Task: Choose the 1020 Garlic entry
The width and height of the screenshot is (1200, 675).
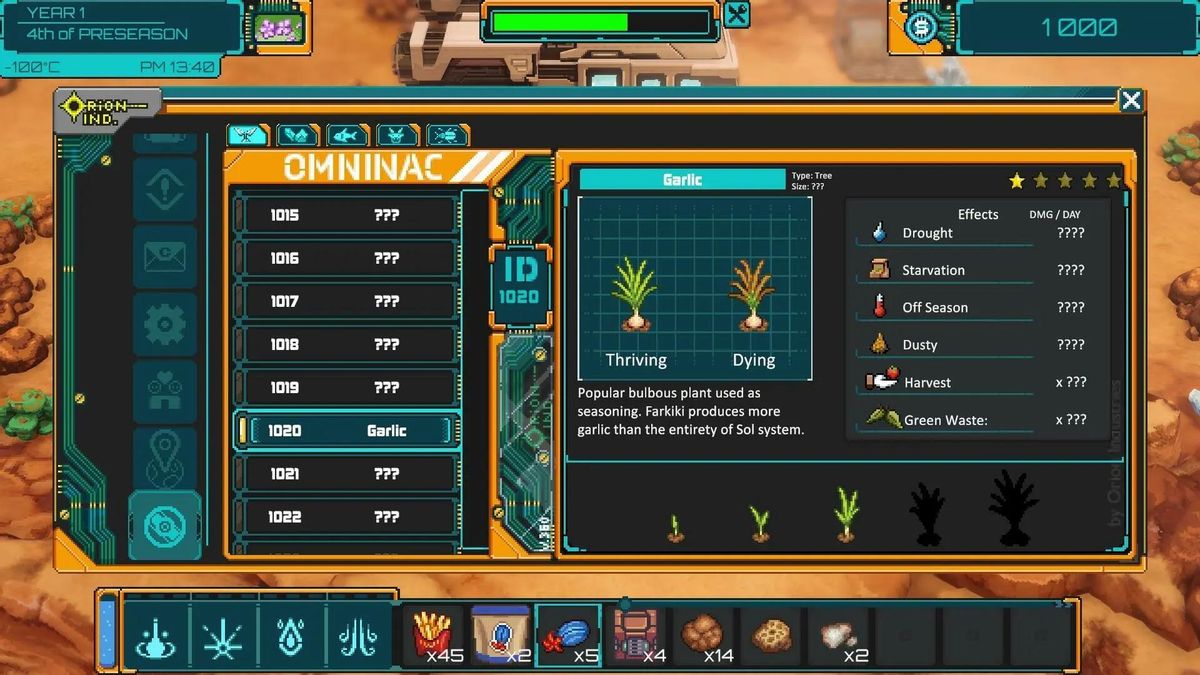Action: (345, 431)
